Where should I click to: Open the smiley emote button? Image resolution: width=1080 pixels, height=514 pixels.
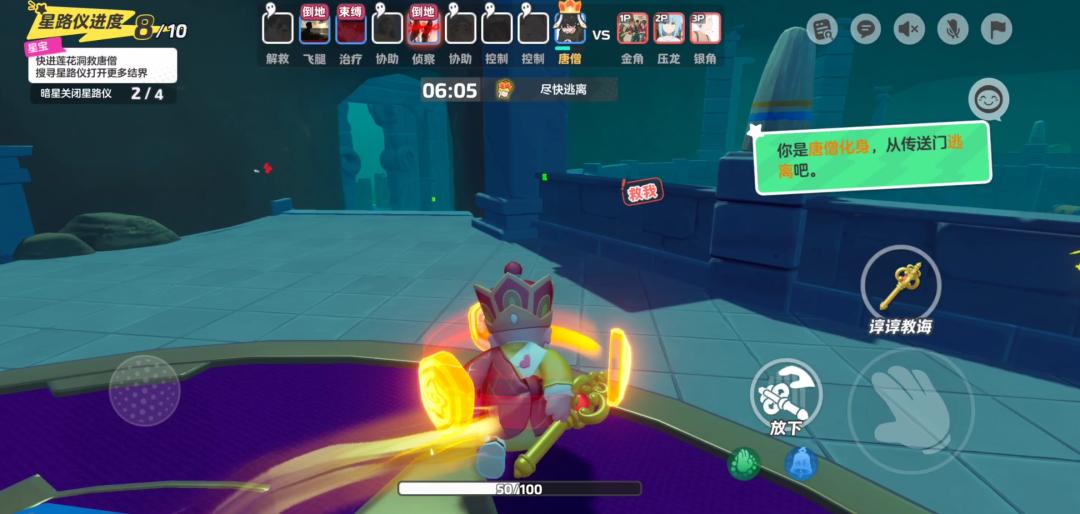(x=988, y=99)
